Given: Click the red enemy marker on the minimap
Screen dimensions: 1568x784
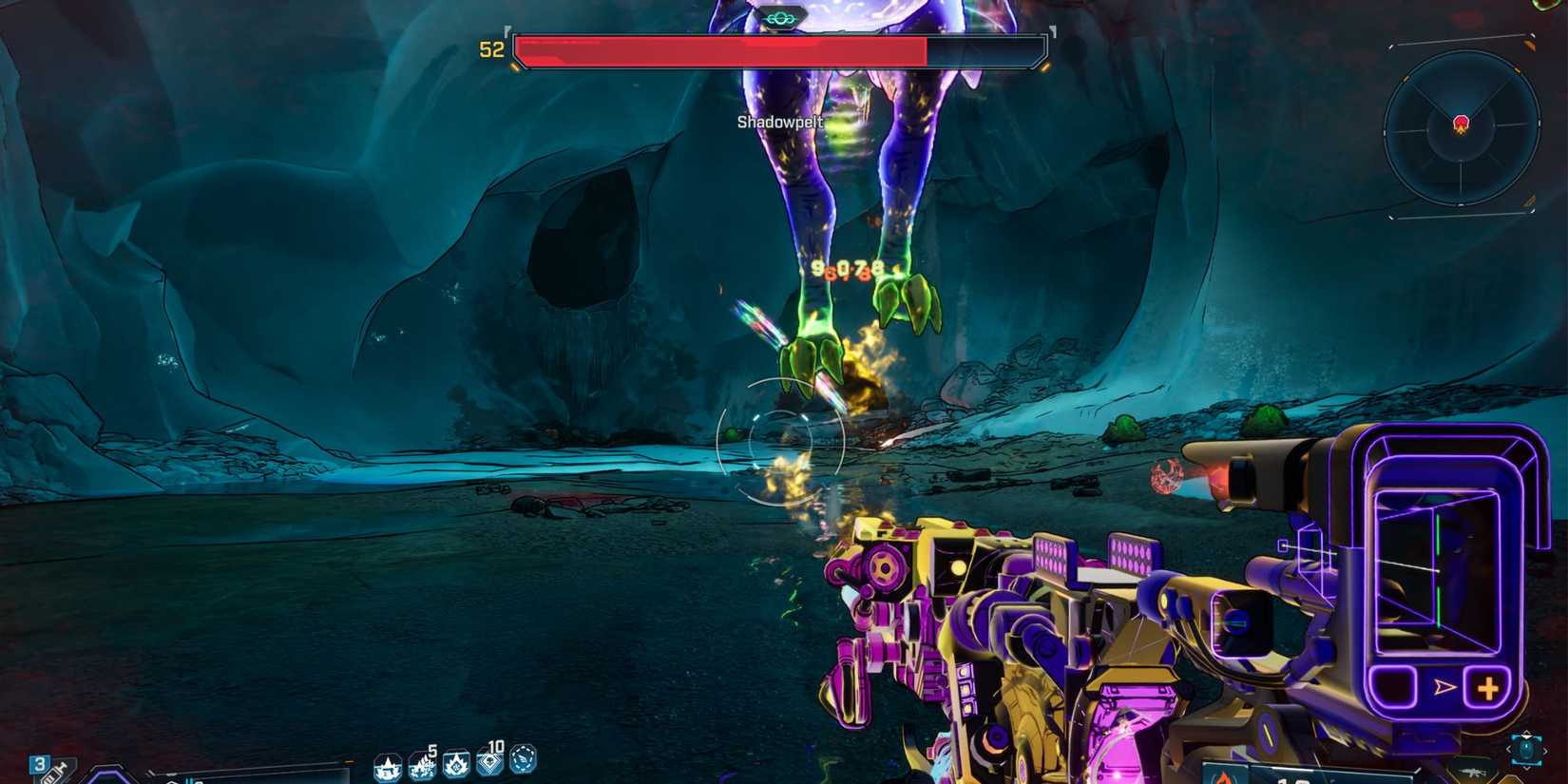Looking at the screenshot, I should click(x=1461, y=123).
